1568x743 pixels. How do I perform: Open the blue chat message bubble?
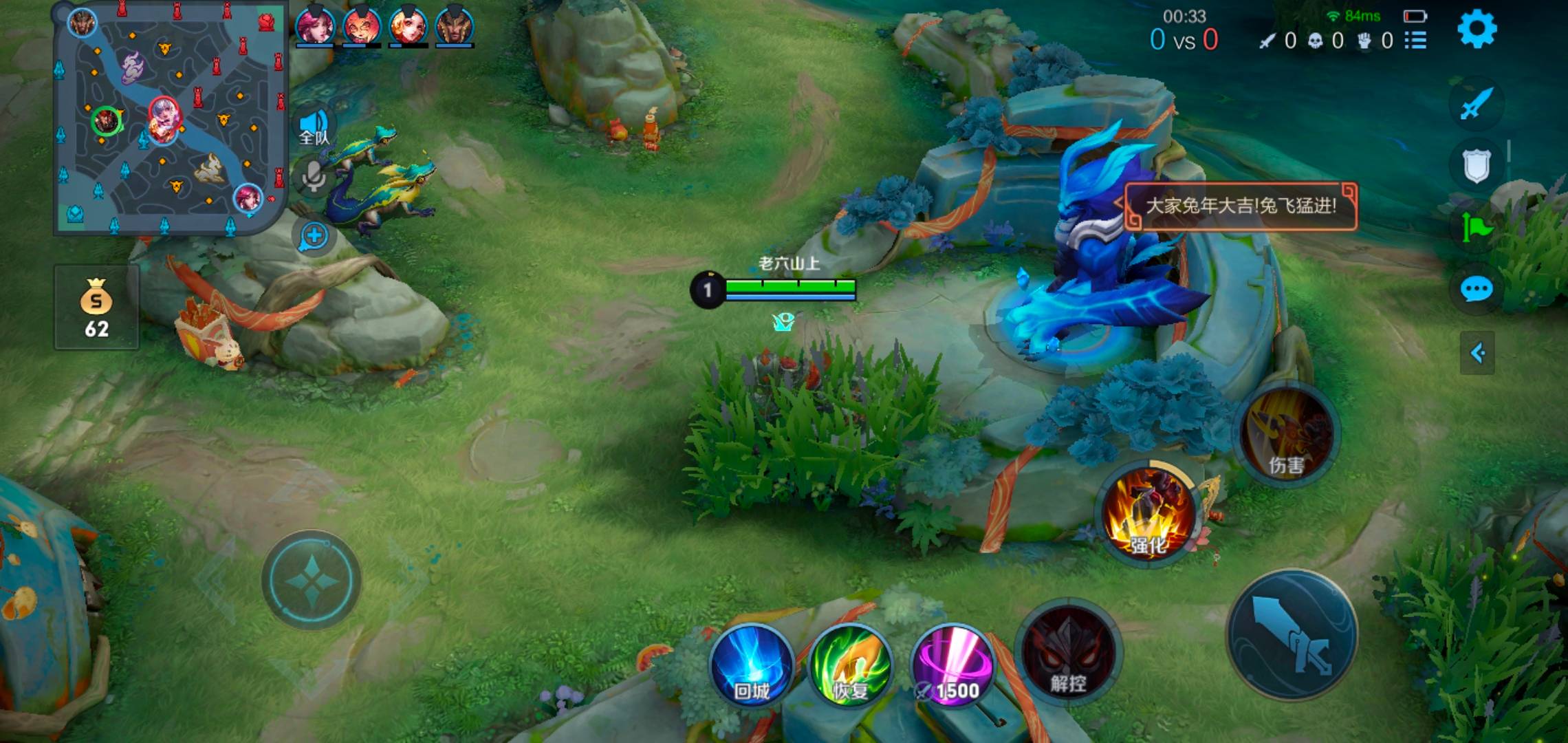tap(1476, 290)
